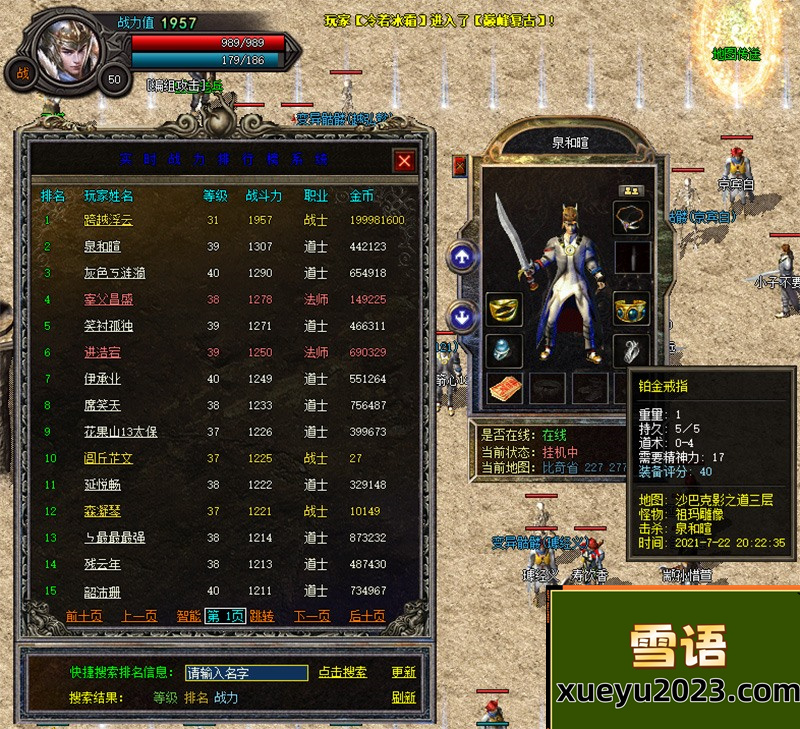Select top-ranked player 踏越泽云 in the list

[108, 220]
